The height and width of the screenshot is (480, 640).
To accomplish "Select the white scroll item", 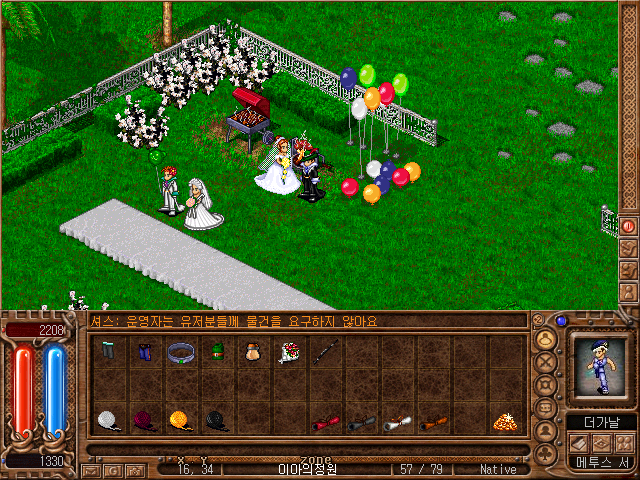I will pyautogui.click(x=398, y=423).
